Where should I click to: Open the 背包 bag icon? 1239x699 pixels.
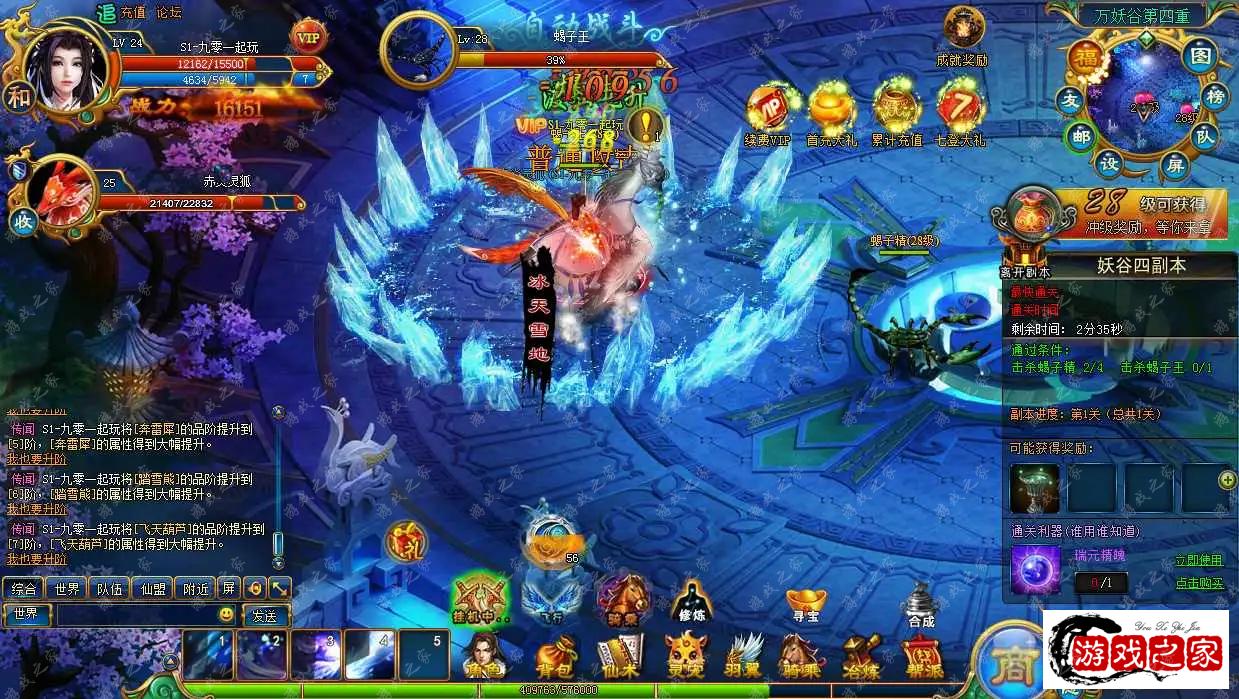coord(551,656)
